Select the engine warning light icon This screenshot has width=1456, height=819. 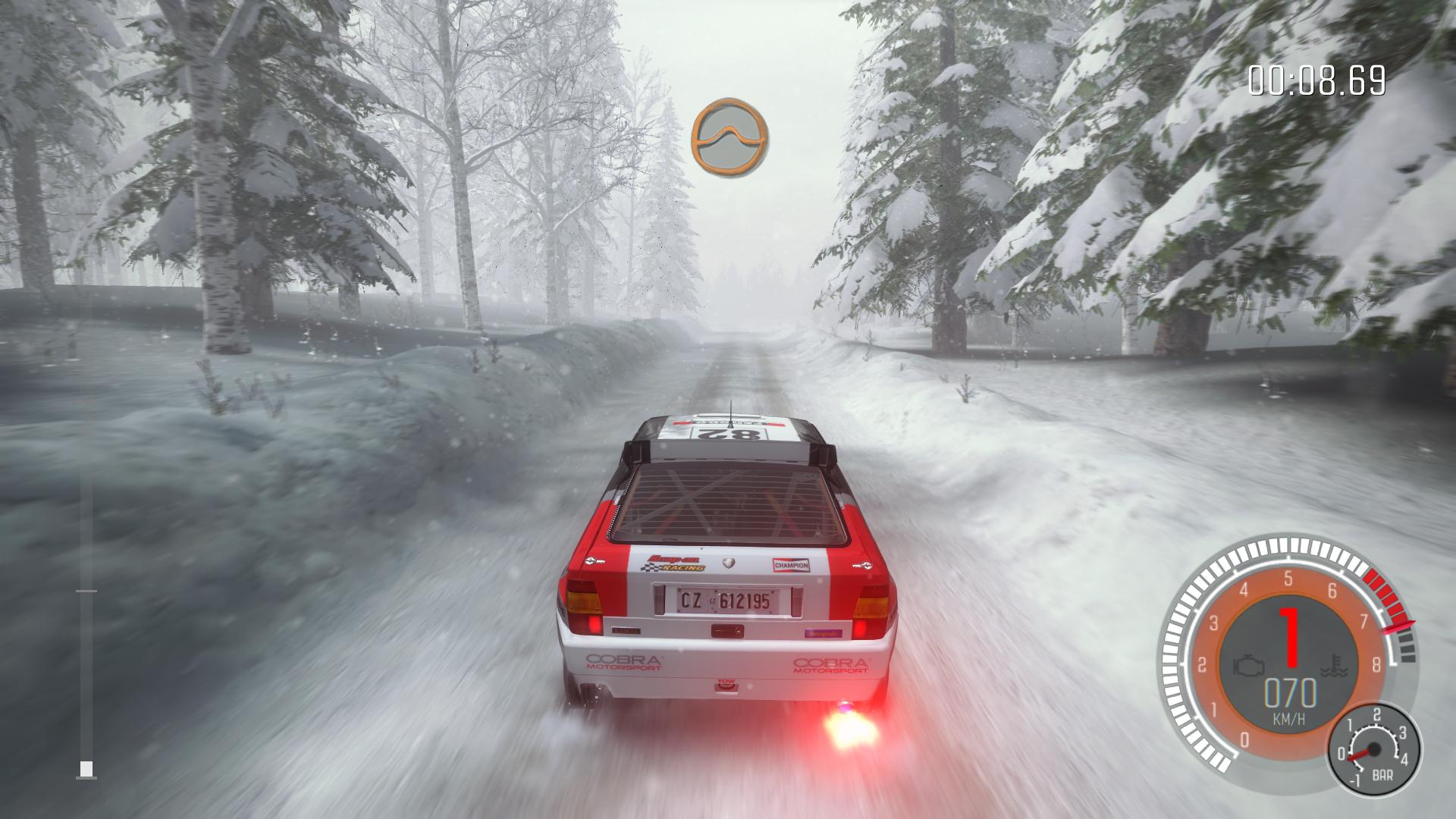click(x=1247, y=665)
